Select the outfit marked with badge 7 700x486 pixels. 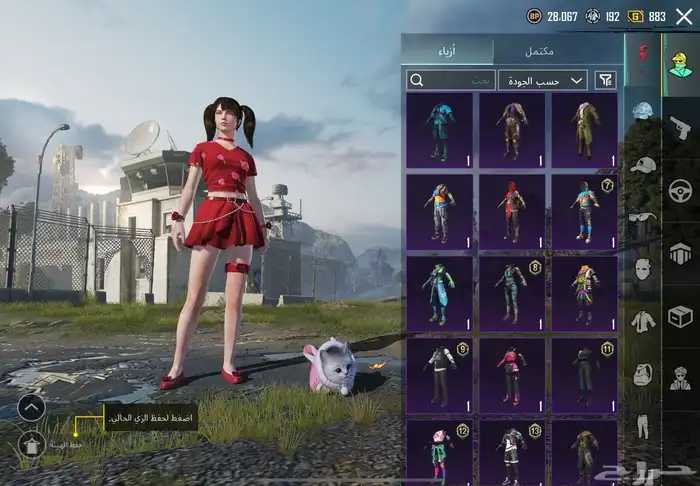584,211
